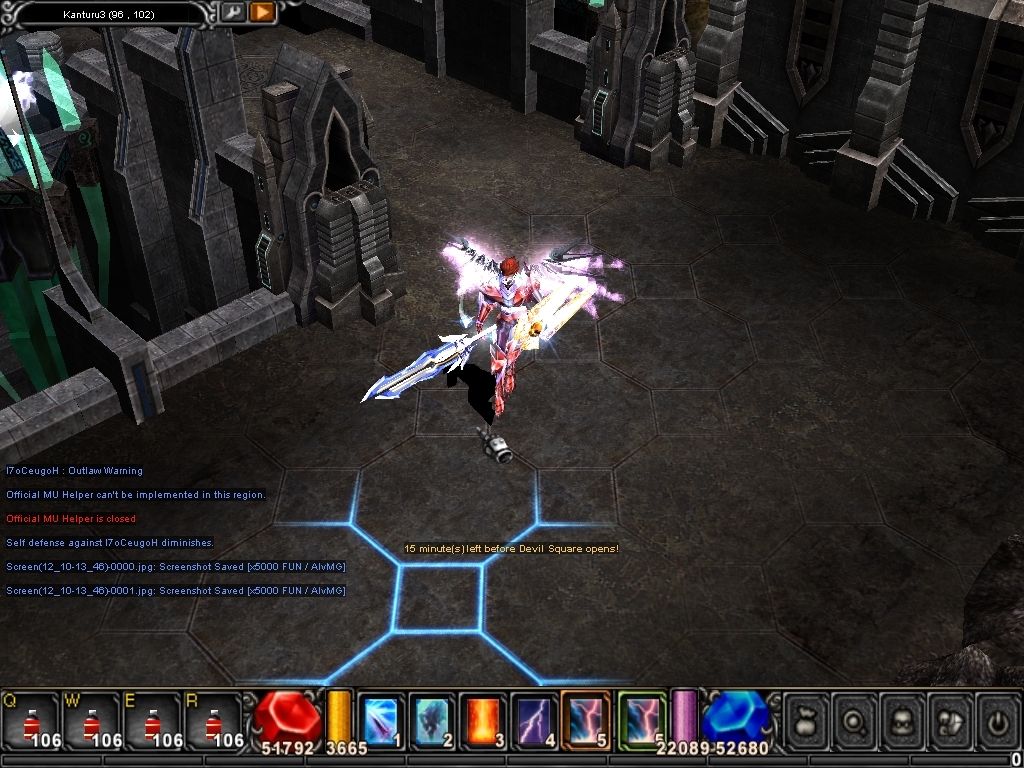
Task: Click the power system menu button
Action: pyautogui.click(x=997, y=719)
